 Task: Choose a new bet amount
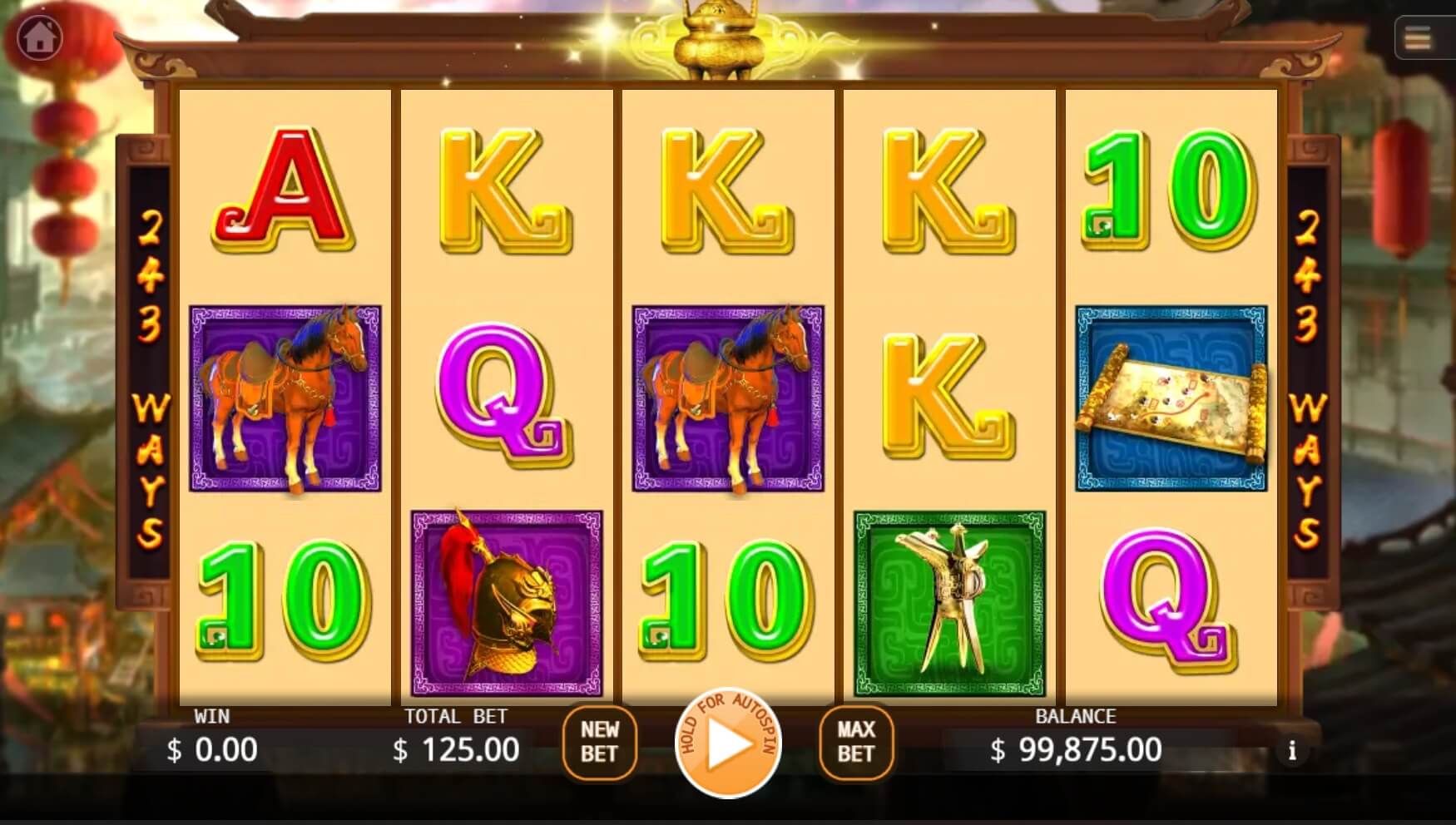coord(599,742)
